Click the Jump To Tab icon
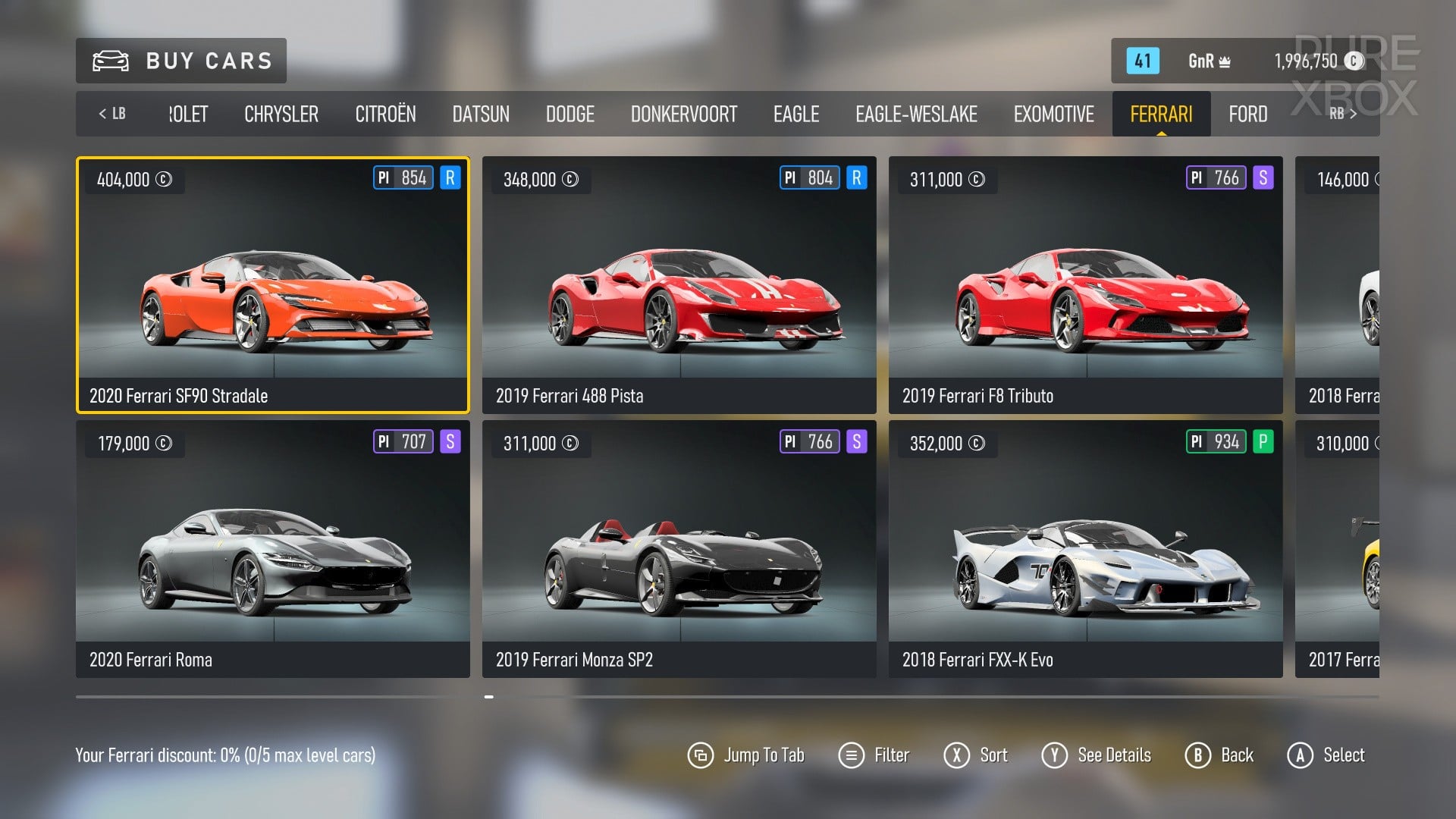 point(701,755)
